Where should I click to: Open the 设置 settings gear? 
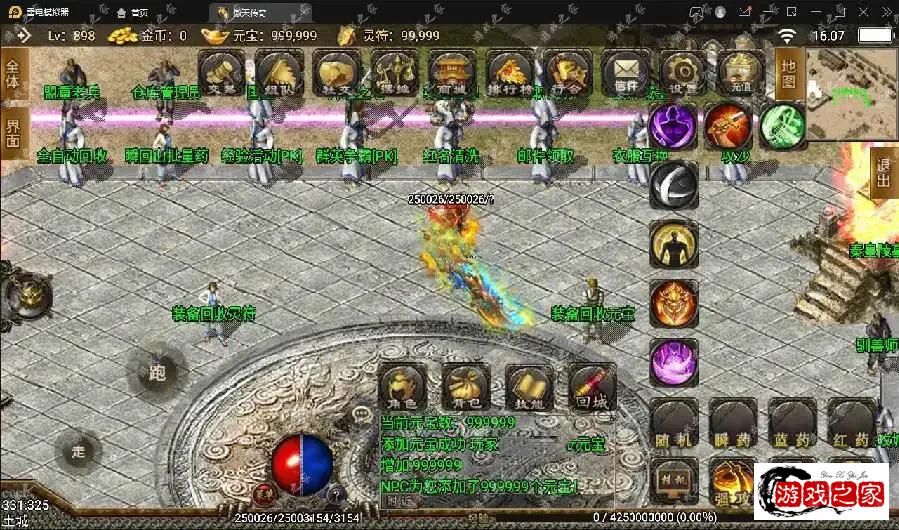click(x=683, y=73)
